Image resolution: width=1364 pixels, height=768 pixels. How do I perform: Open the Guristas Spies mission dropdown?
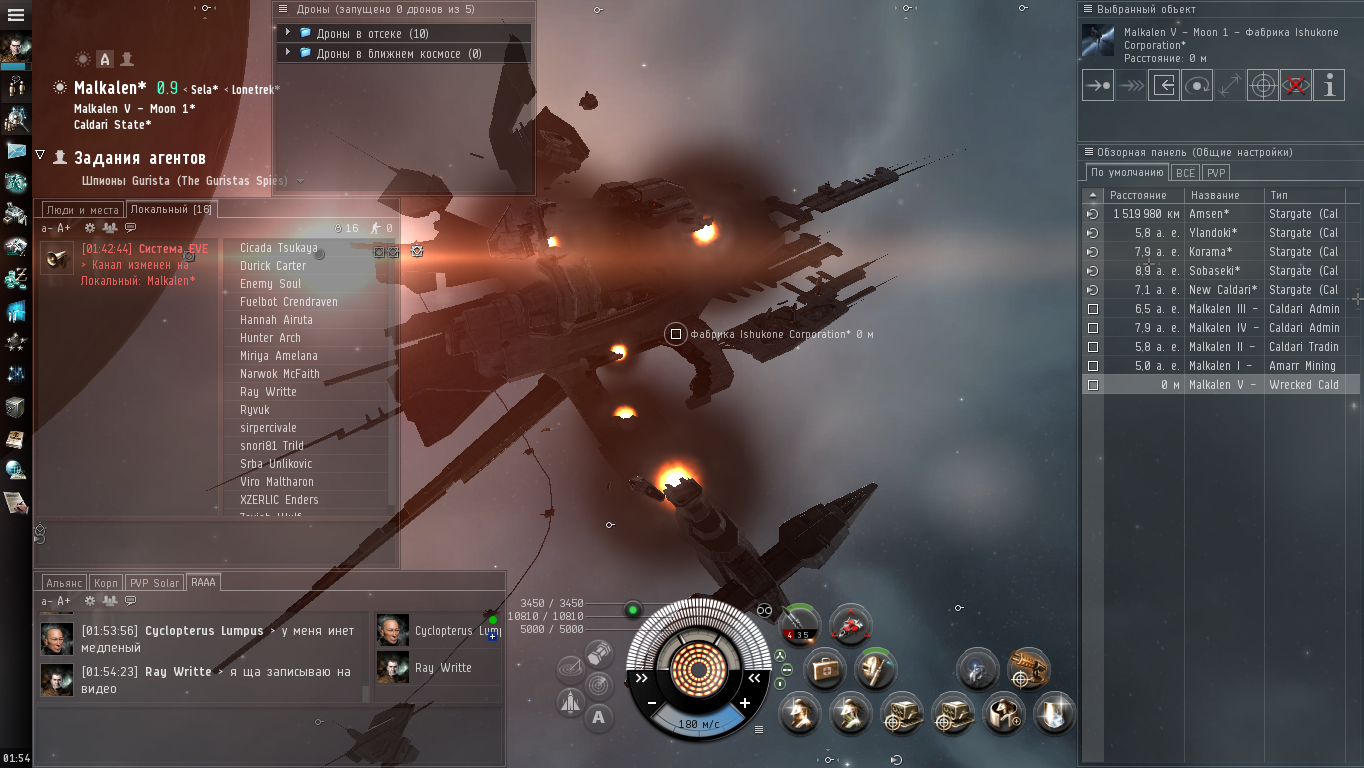coord(300,181)
